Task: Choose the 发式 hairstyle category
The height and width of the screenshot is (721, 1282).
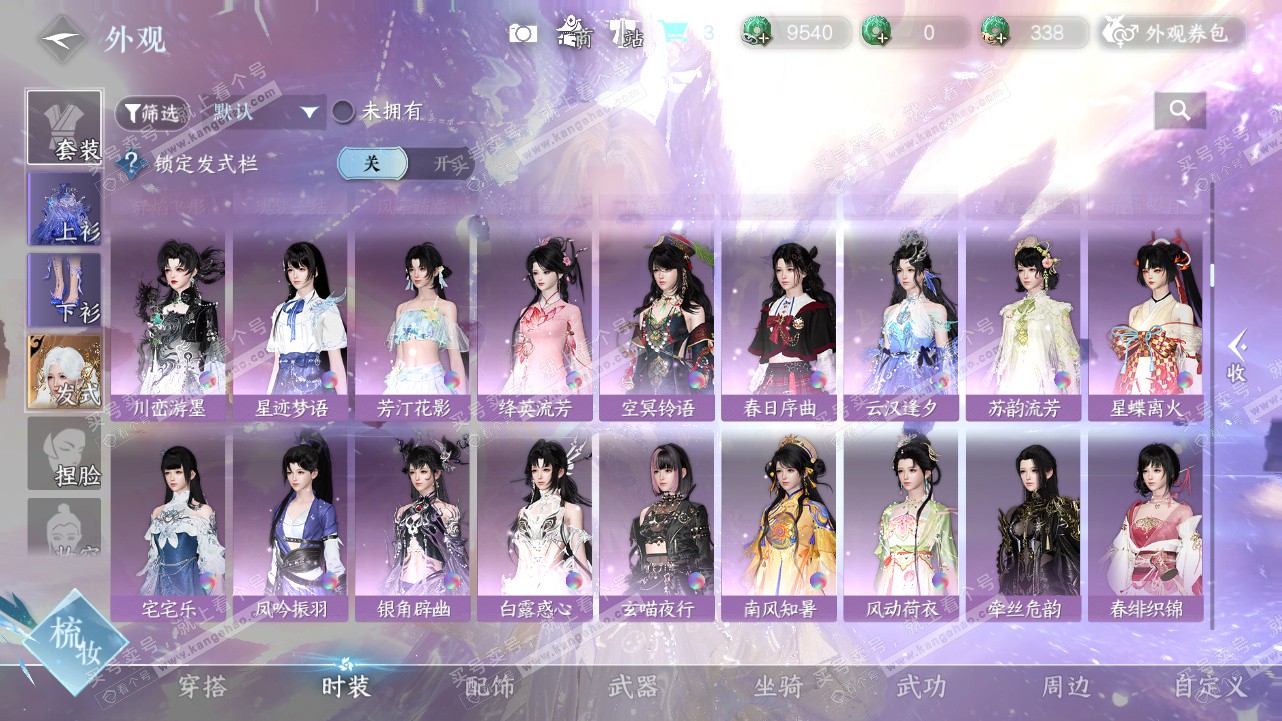Action: [x=64, y=372]
